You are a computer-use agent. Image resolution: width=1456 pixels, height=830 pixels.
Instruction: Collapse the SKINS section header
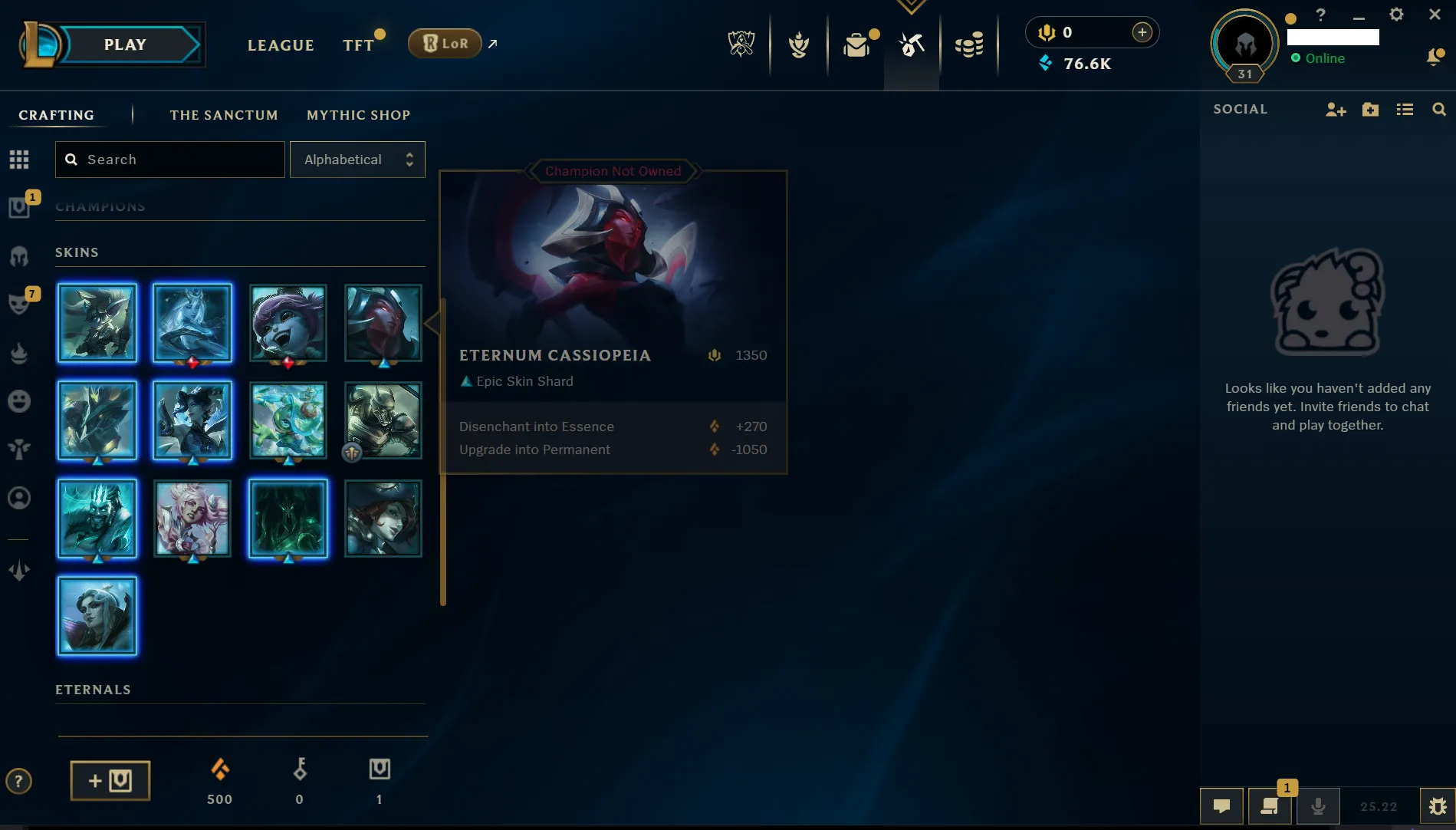(76, 252)
